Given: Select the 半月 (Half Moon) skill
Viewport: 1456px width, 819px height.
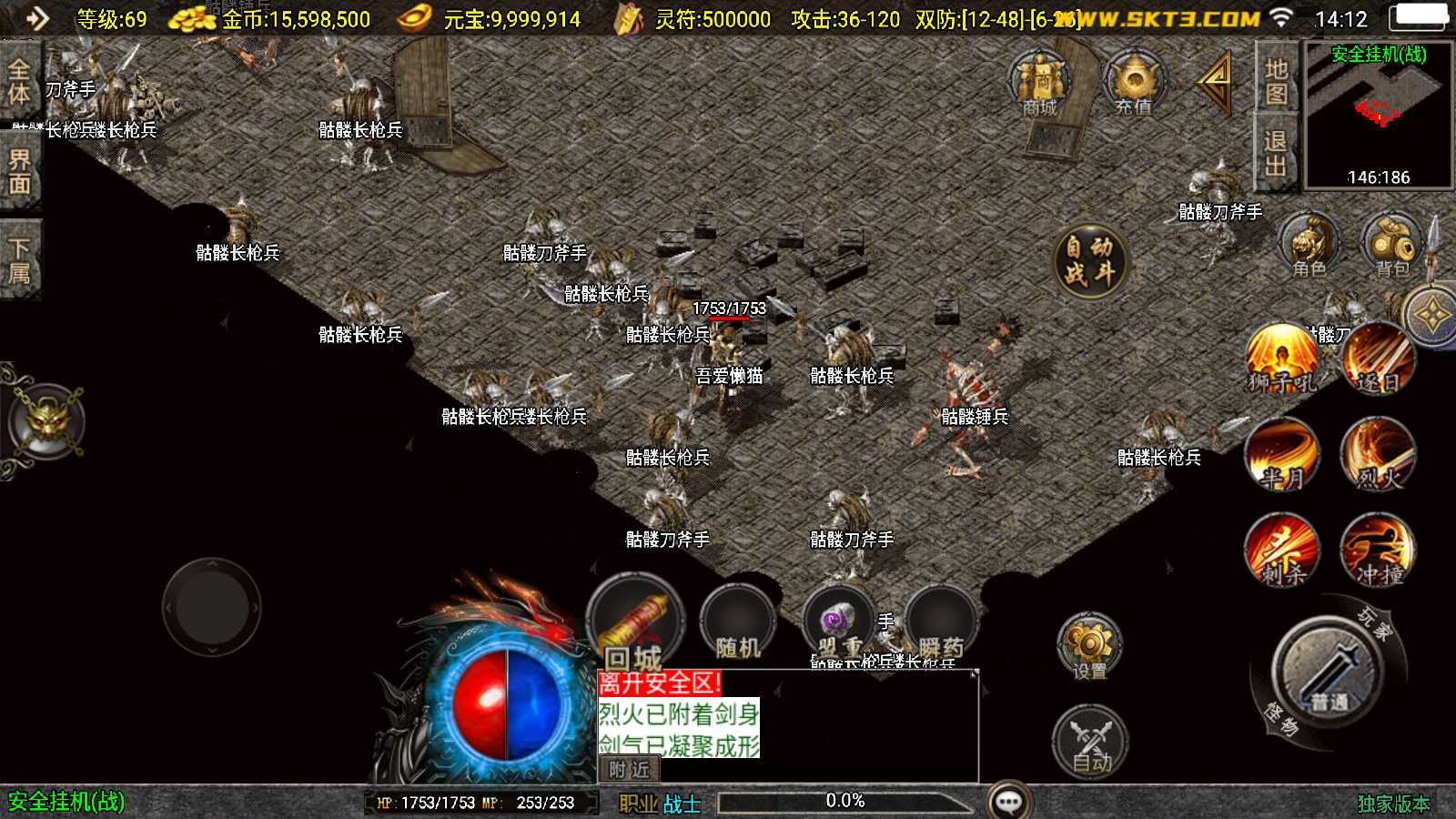Looking at the screenshot, I should coord(1283,455).
